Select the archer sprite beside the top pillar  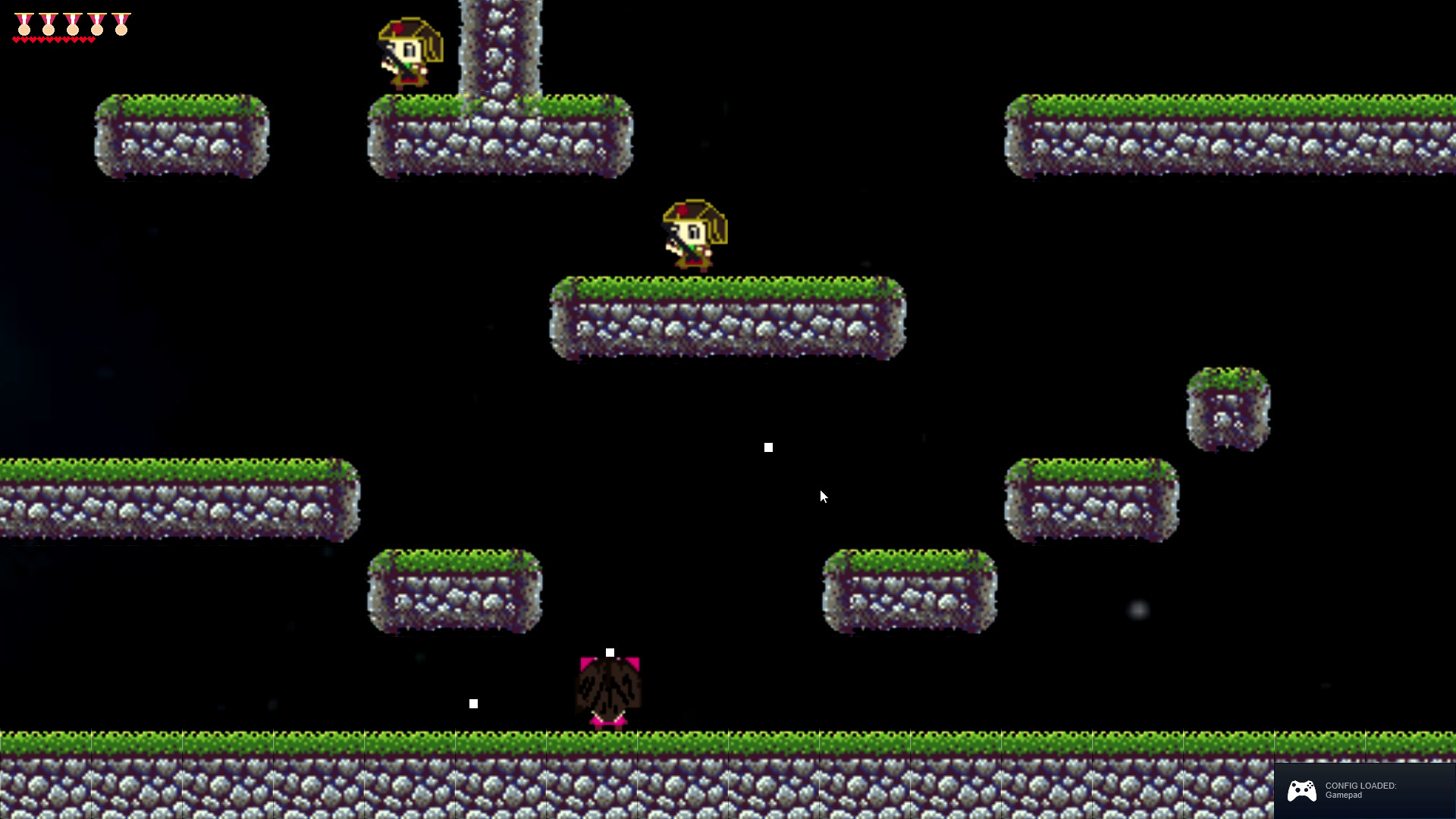[408, 52]
